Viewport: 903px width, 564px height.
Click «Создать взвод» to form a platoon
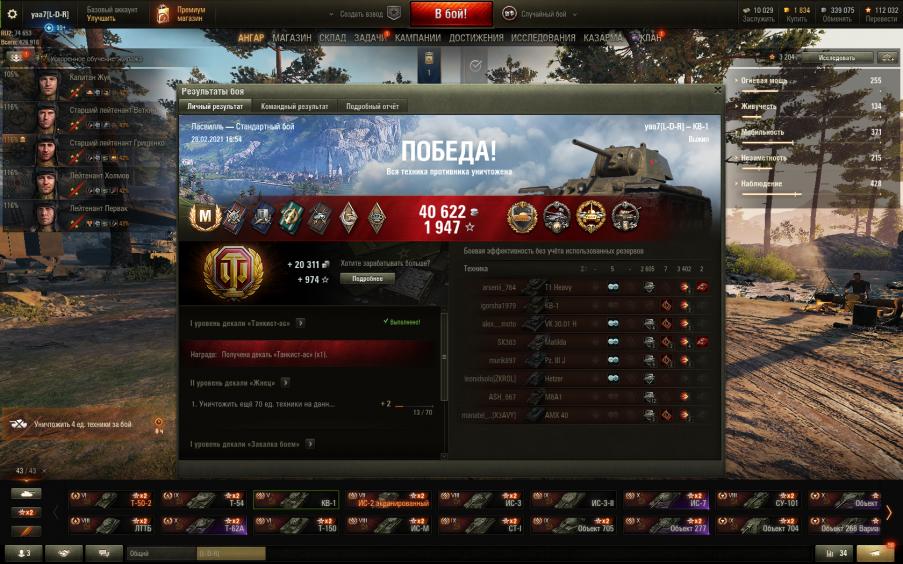point(365,14)
